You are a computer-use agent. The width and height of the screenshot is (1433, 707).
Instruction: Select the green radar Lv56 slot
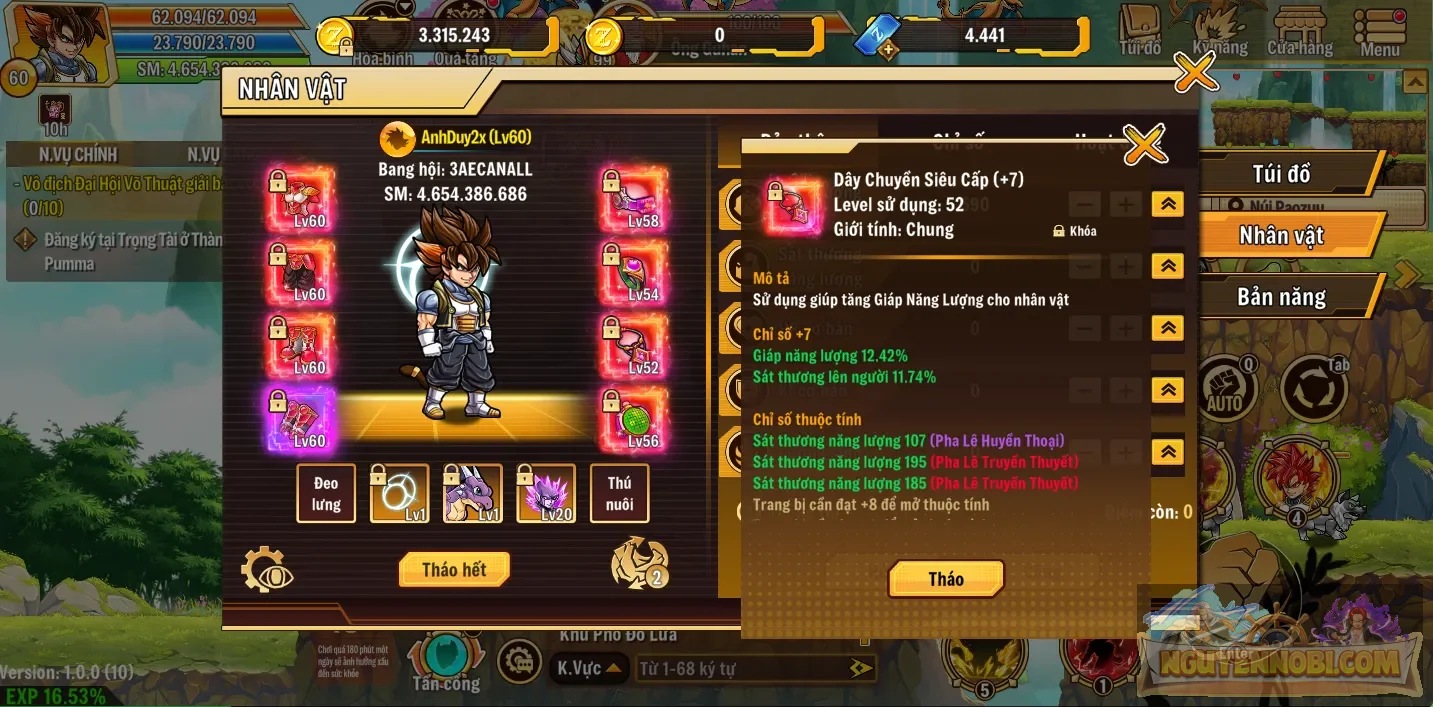click(x=634, y=419)
